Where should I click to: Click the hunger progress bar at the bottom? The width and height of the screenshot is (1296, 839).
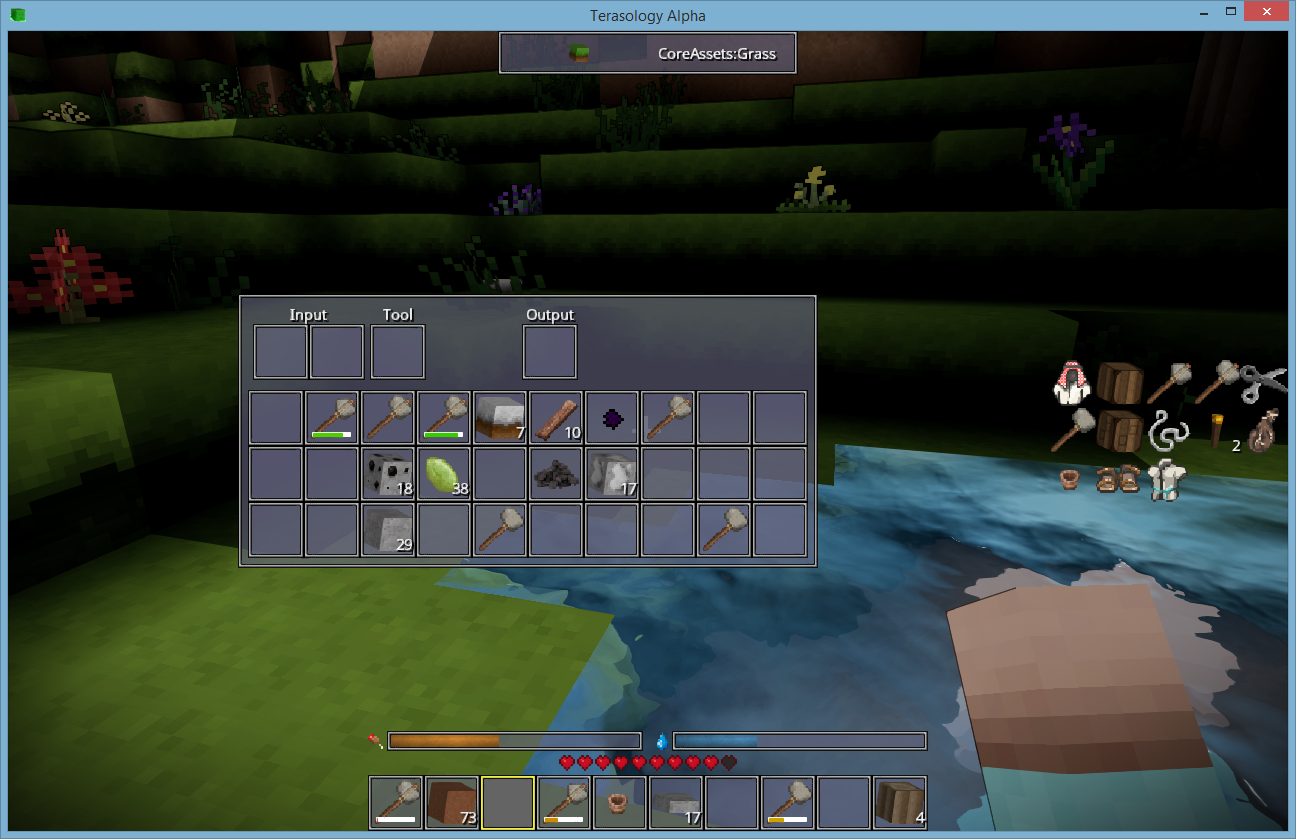[514, 740]
